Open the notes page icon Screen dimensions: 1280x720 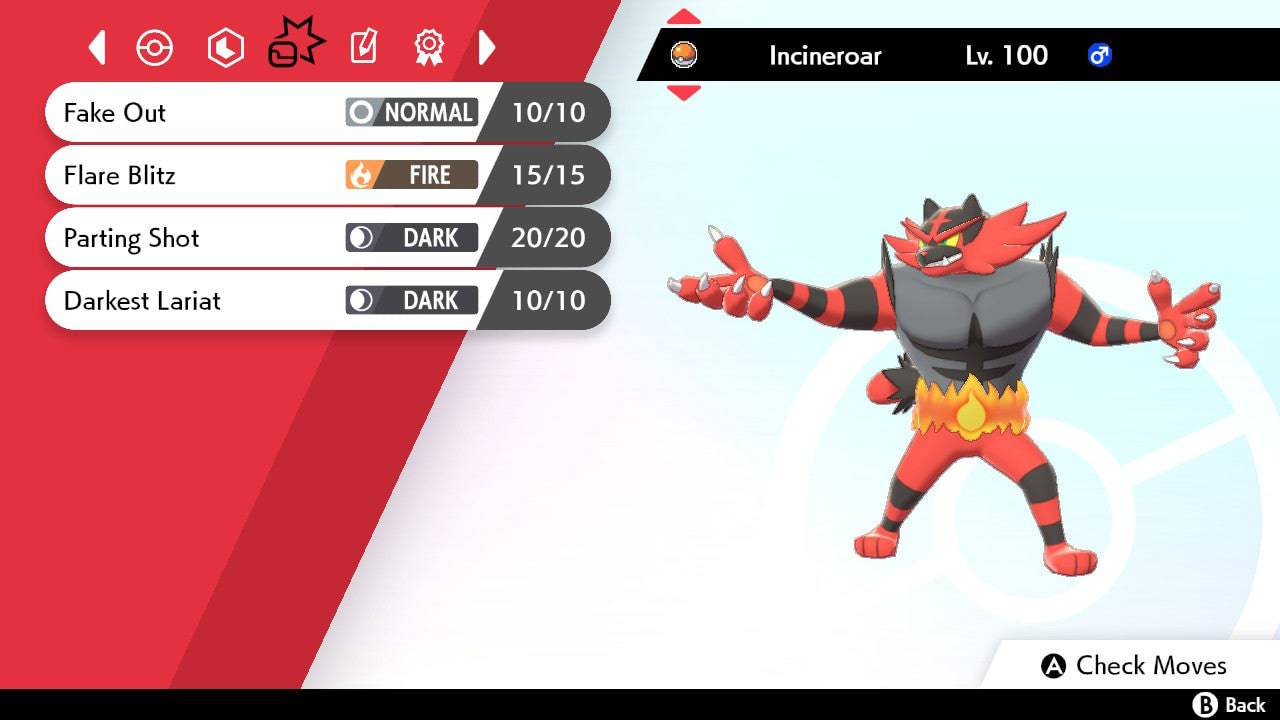coord(362,47)
